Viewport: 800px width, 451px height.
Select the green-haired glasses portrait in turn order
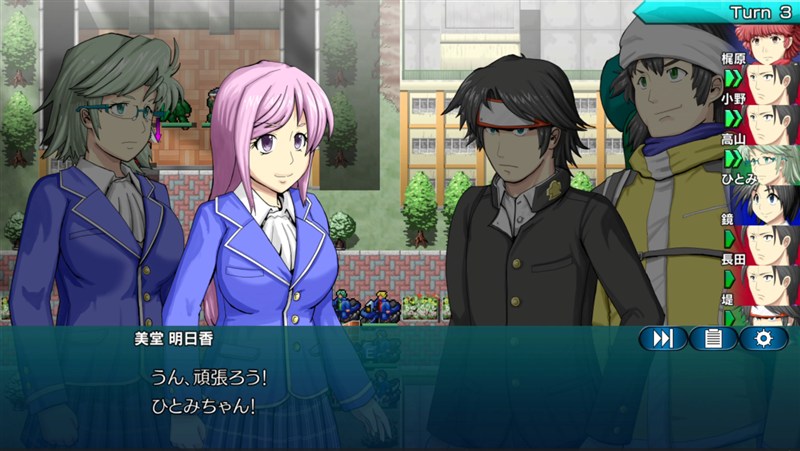coord(773,160)
